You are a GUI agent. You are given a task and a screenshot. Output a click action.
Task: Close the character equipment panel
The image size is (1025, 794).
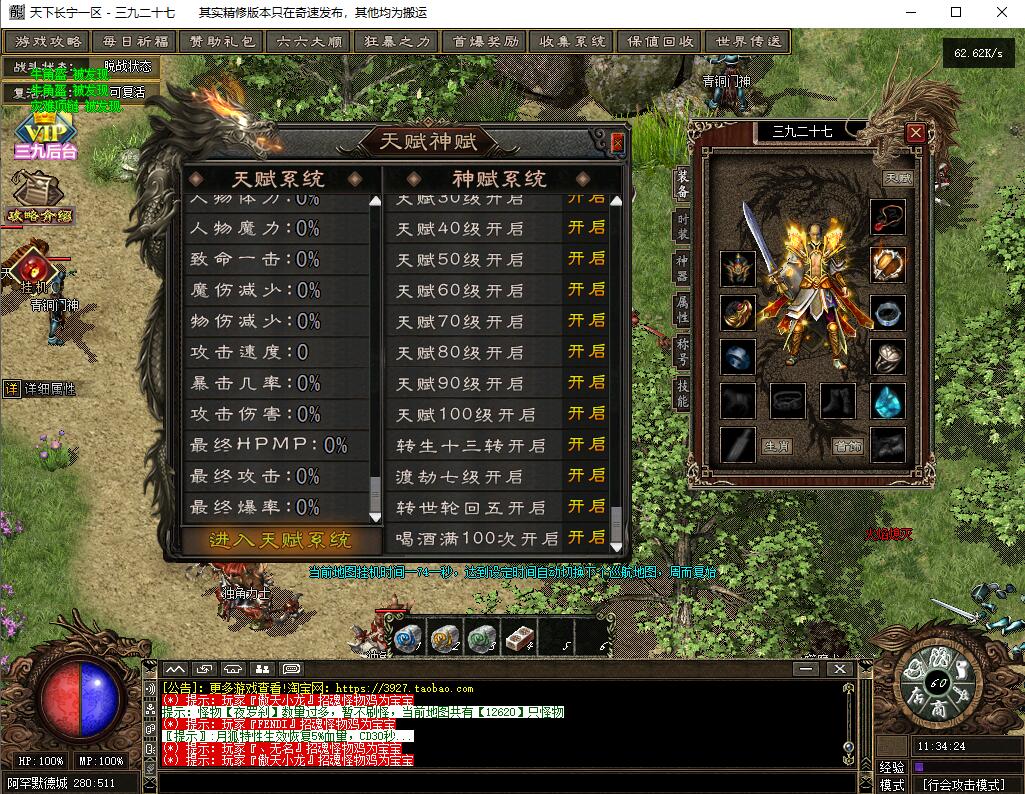point(915,132)
